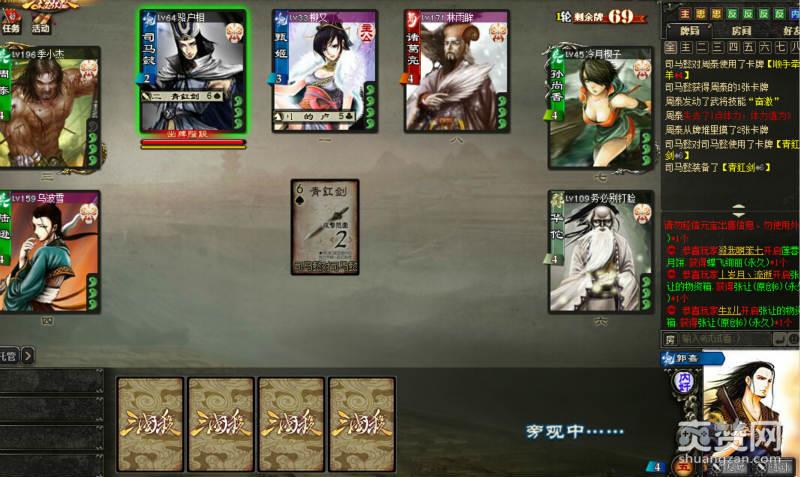Click the 内奸 role badge
Image resolution: width=800 pixels, height=477 pixels.
click(795, 14)
